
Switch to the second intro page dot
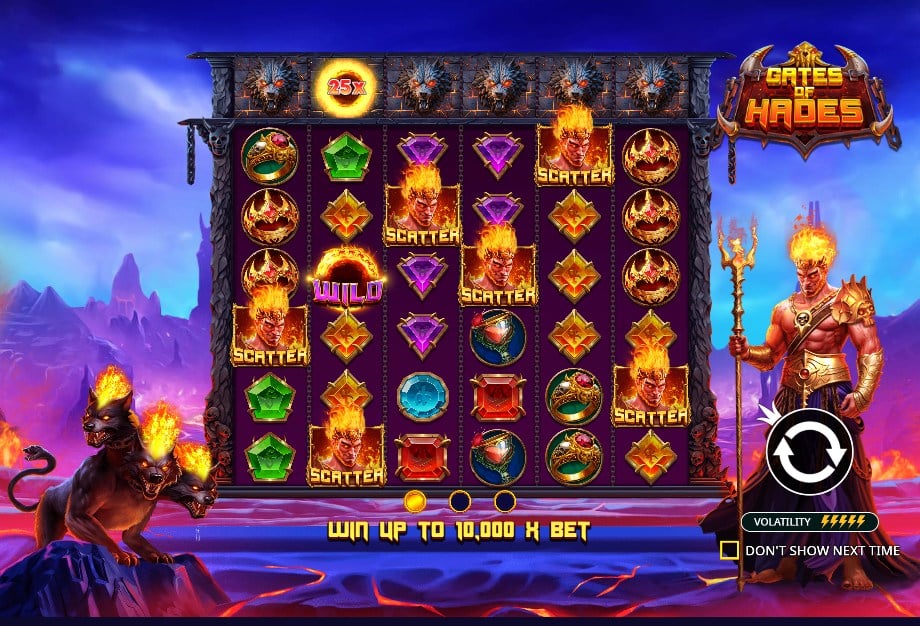click(x=460, y=500)
